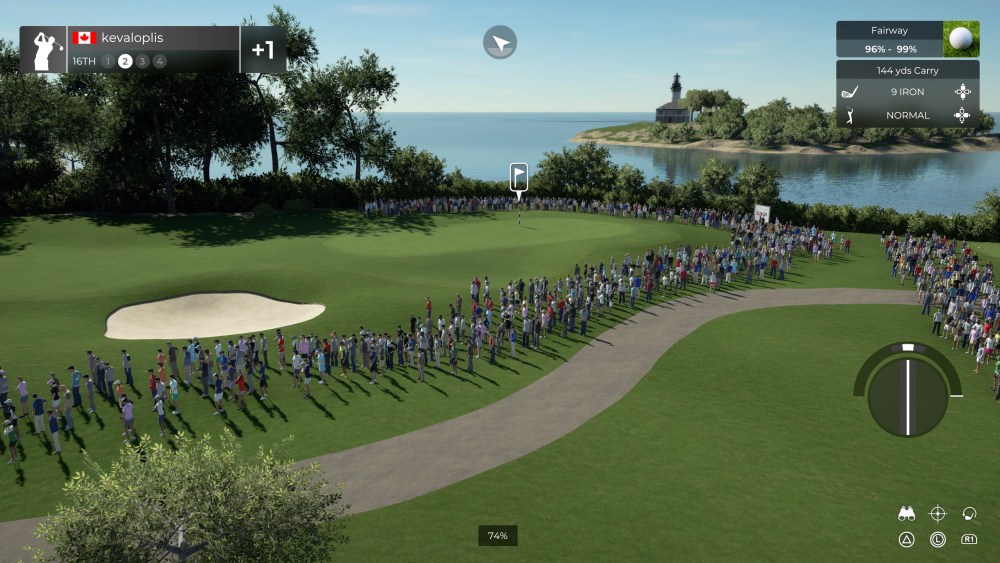This screenshot has height=563, width=1000.
Task: Click the binoculars scout camera icon
Action: tap(907, 514)
